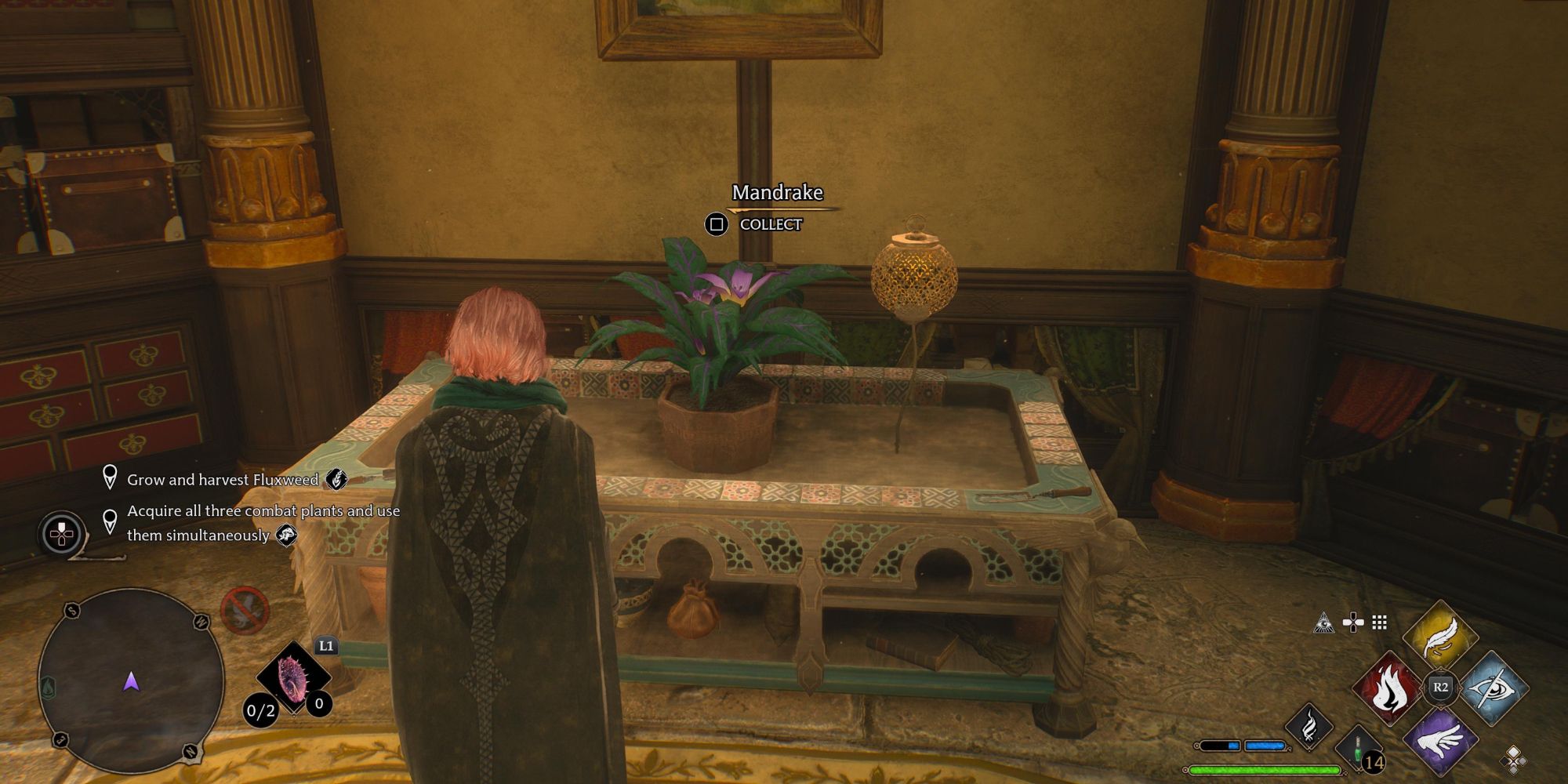Select the red Incendio spell icon
1568x784 pixels.
1387,689
